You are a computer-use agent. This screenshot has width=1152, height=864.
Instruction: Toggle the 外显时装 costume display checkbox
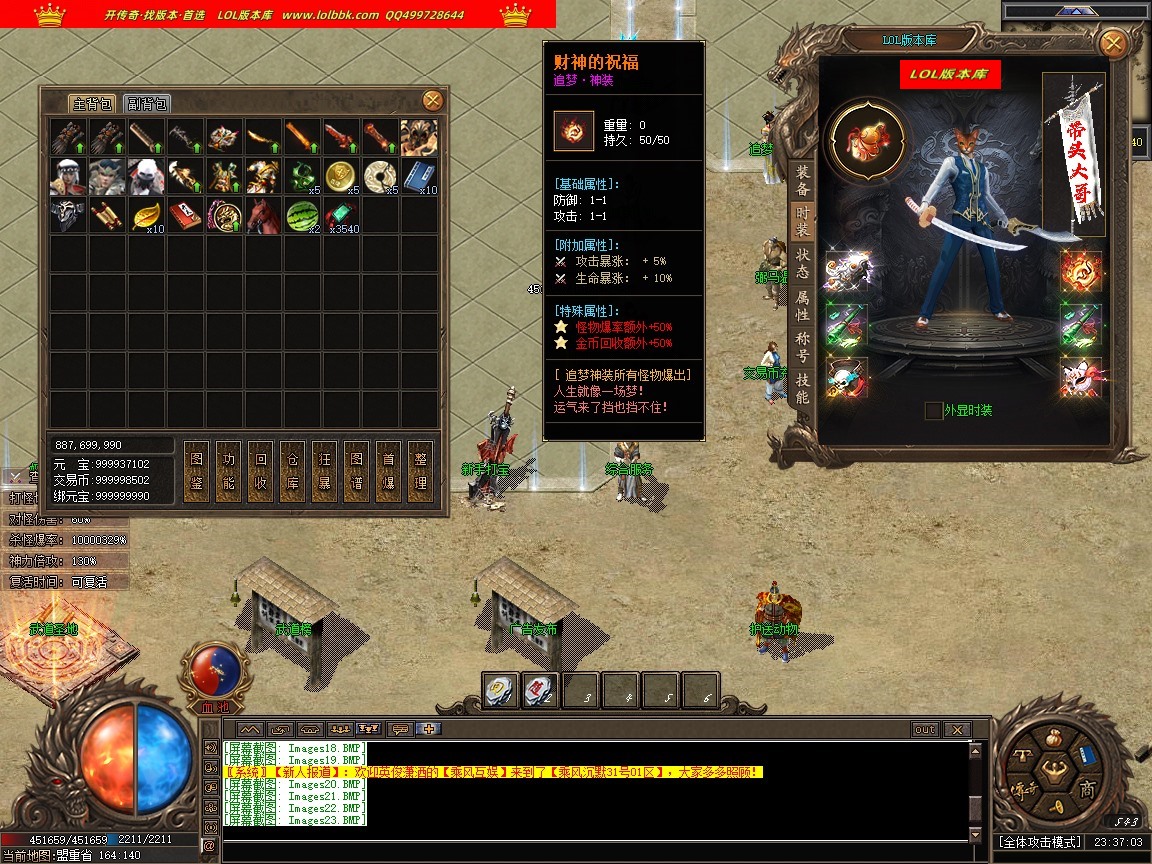coord(933,410)
